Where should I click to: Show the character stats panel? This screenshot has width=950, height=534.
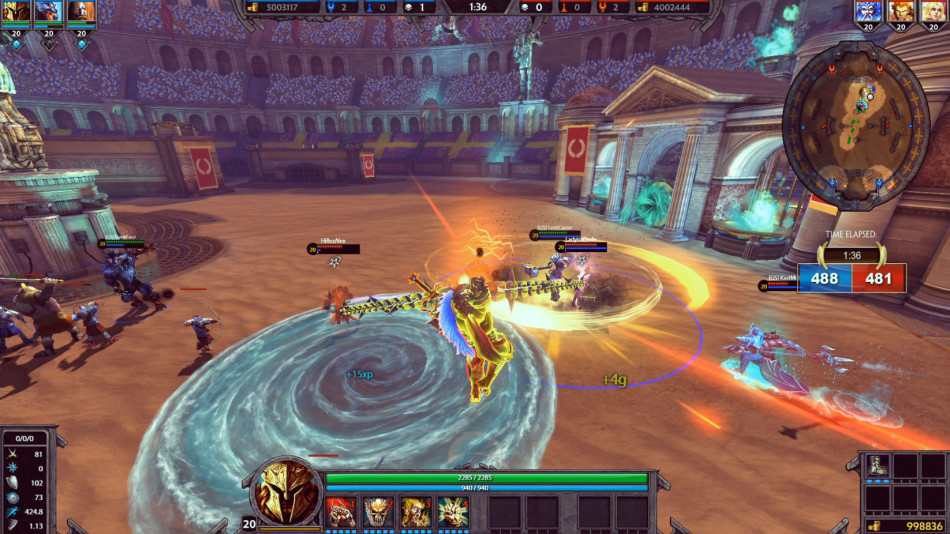coord(26,480)
